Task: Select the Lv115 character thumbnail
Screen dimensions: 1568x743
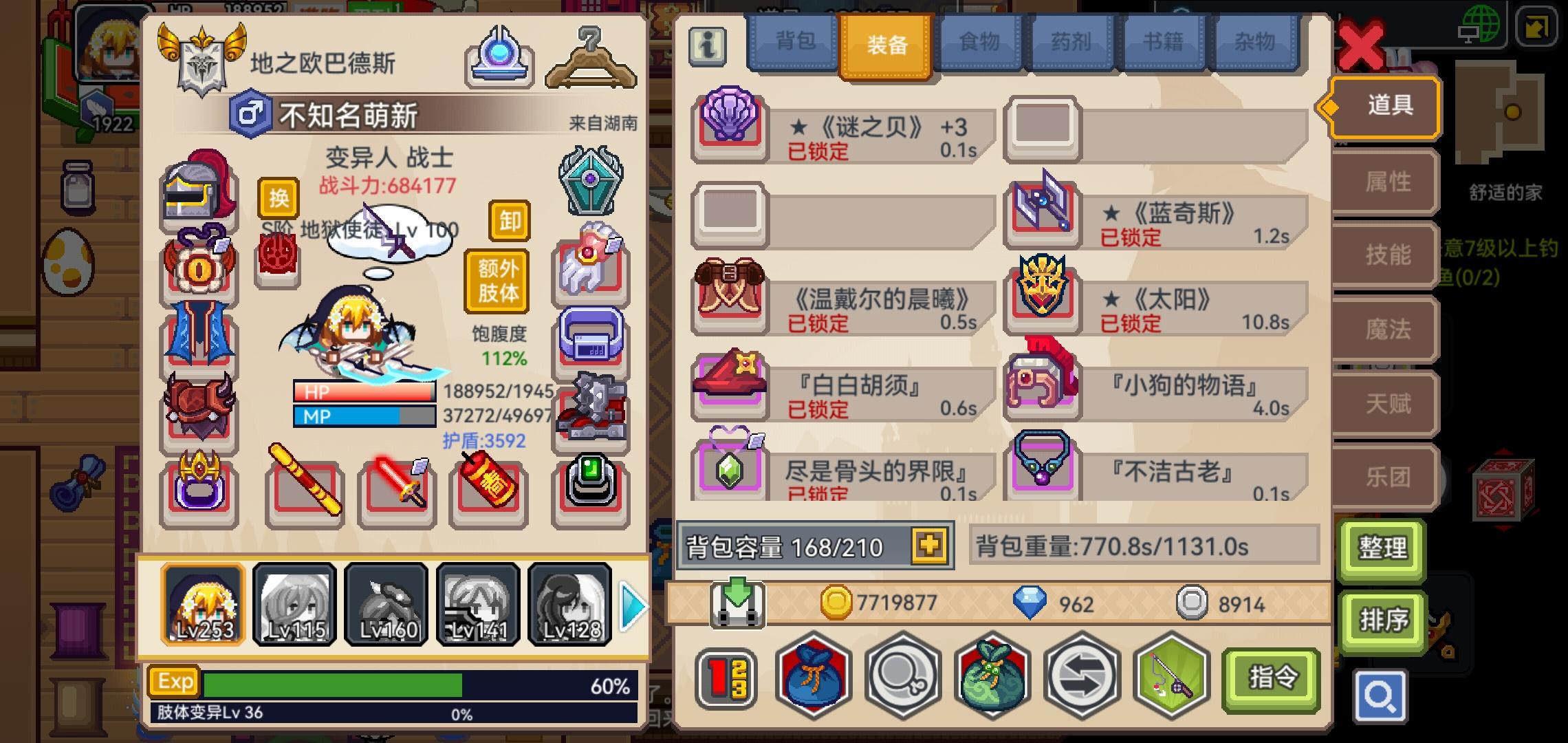Action: tap(294, 604)
